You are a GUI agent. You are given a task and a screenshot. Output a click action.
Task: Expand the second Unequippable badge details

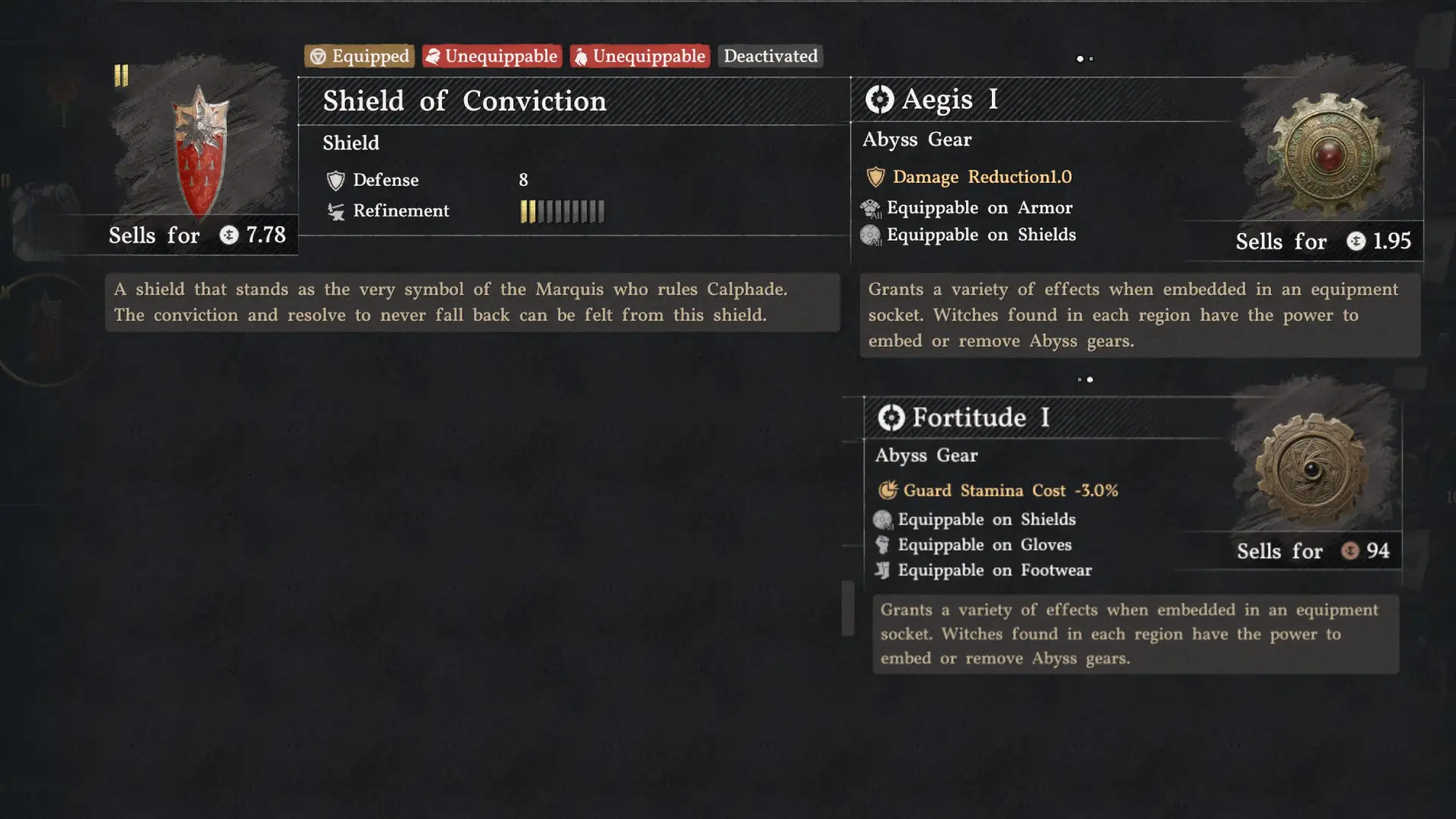coord(639,55)
